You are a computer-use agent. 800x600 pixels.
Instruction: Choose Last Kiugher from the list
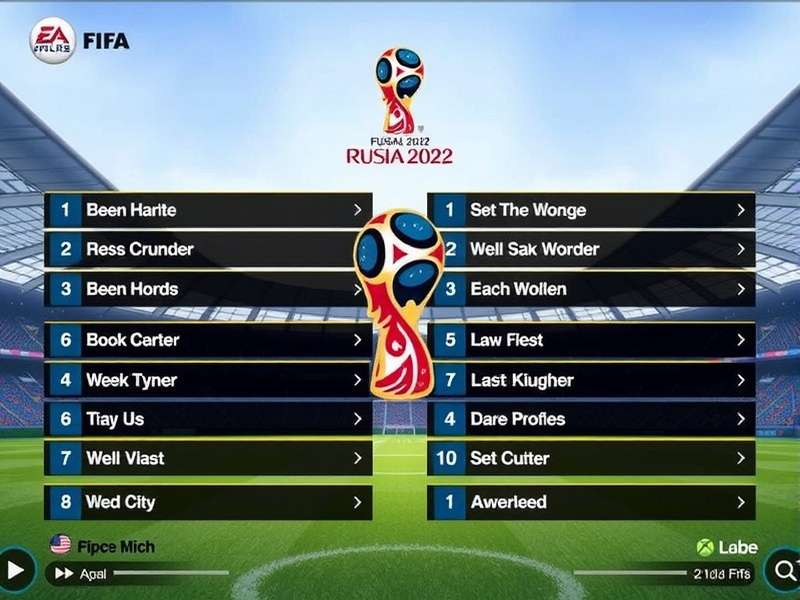click(x=592, y=380)
